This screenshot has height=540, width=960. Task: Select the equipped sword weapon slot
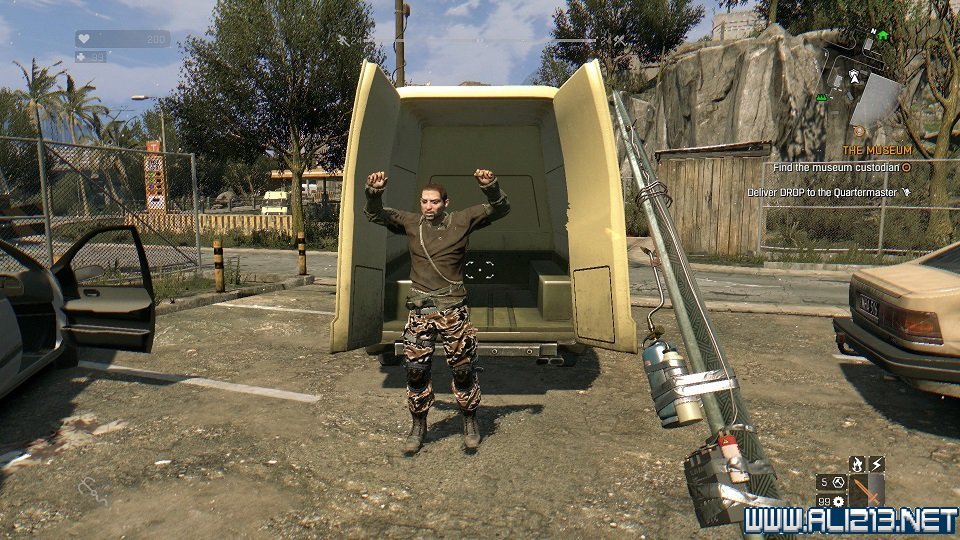[x=868, y=490]
